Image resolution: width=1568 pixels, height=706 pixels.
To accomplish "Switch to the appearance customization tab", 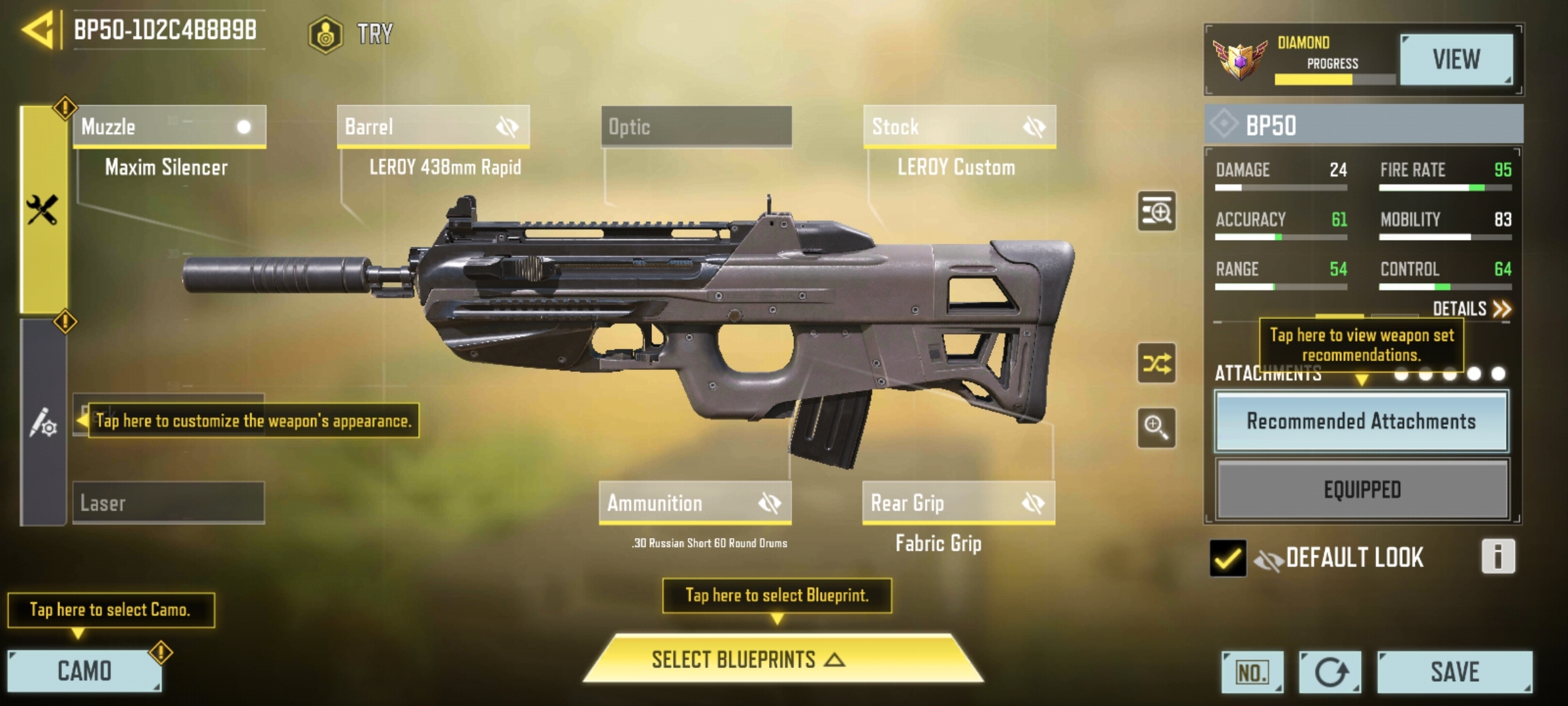I will (43, 422).
